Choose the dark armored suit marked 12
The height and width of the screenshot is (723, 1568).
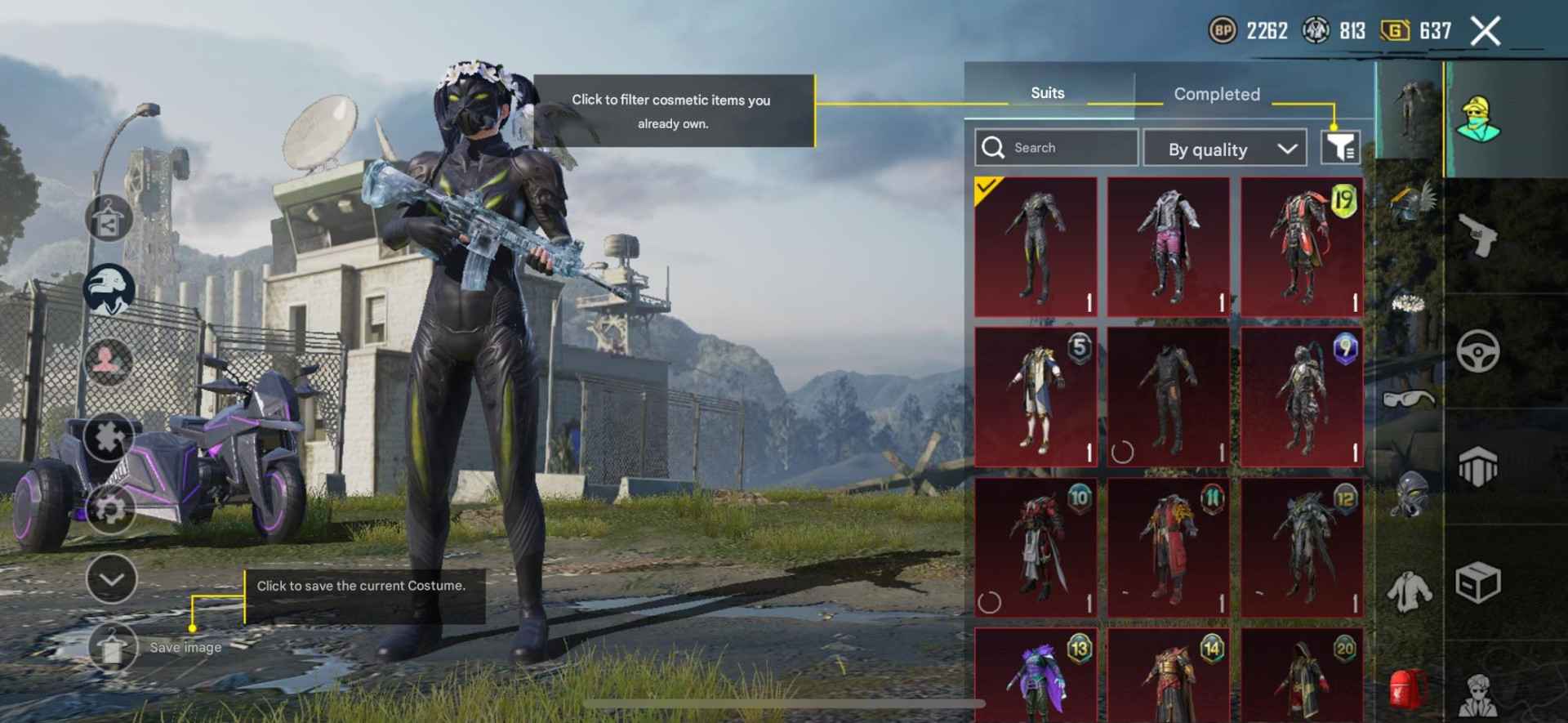(x=1302, y=547)
